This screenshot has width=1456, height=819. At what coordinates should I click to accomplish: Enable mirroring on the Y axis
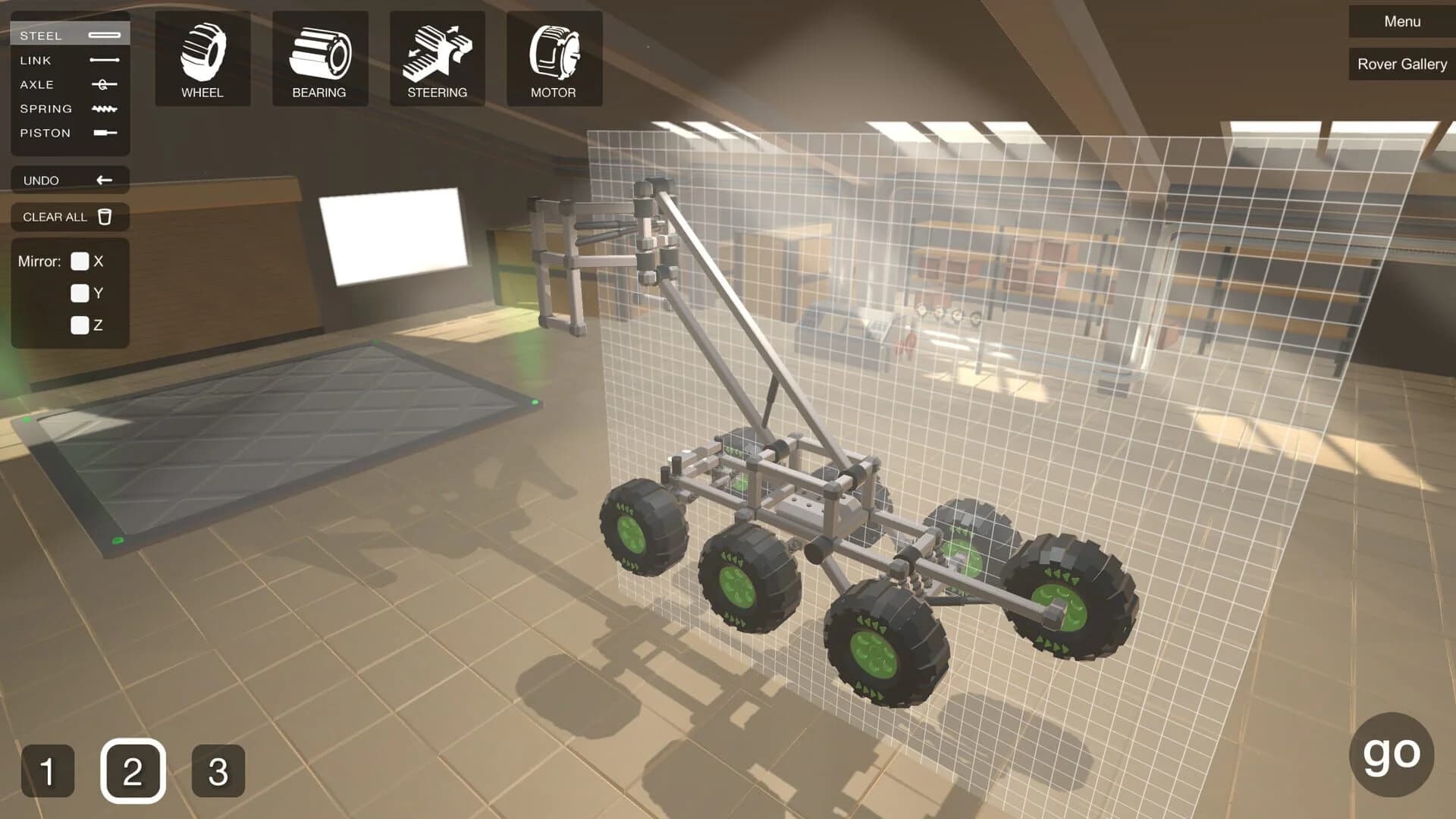(80, 293)
